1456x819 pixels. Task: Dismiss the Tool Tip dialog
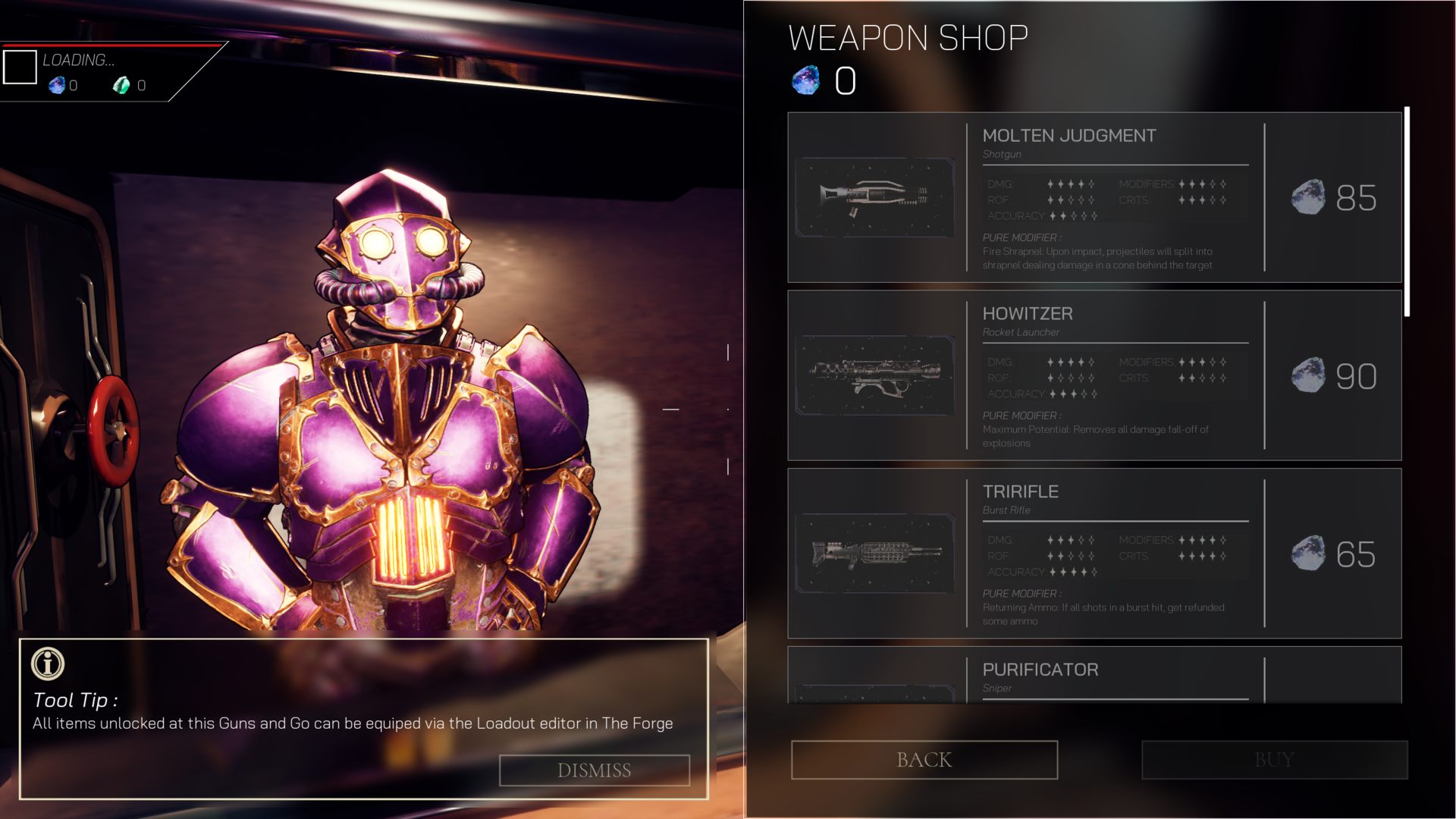595,770
